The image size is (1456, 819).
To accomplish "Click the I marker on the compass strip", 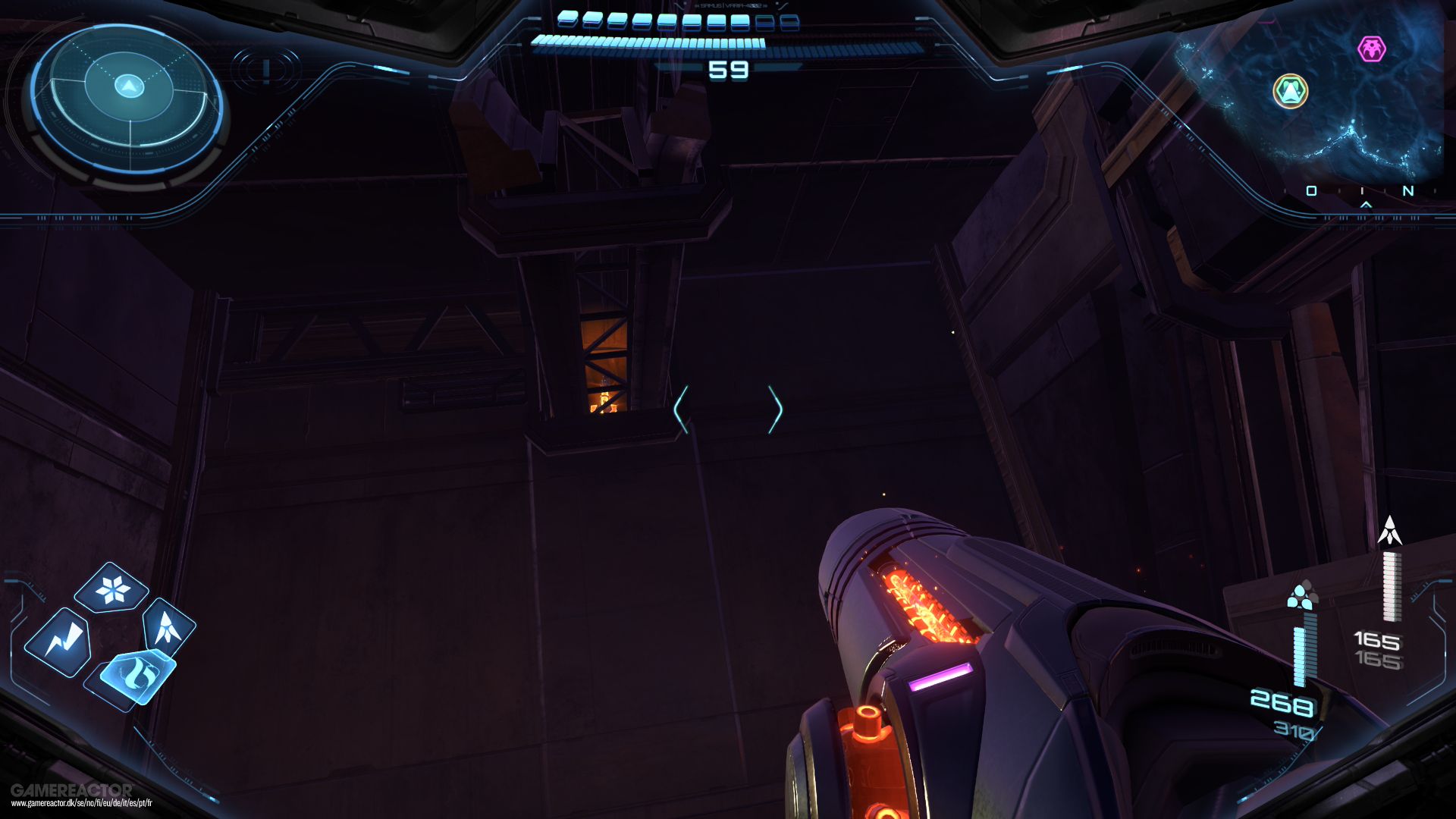I will point(1362,190).
